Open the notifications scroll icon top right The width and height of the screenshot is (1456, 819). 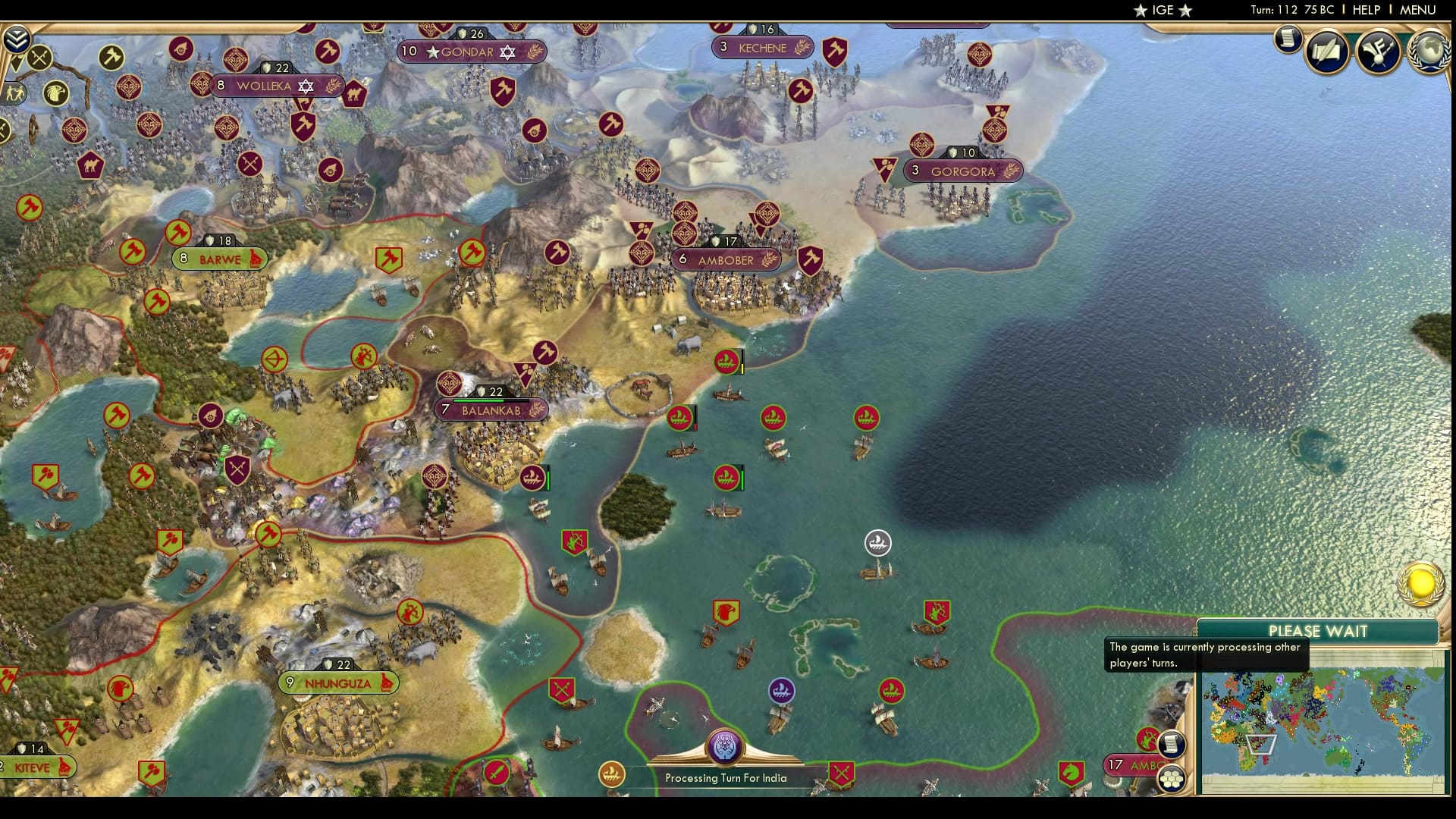(1287, 39)
